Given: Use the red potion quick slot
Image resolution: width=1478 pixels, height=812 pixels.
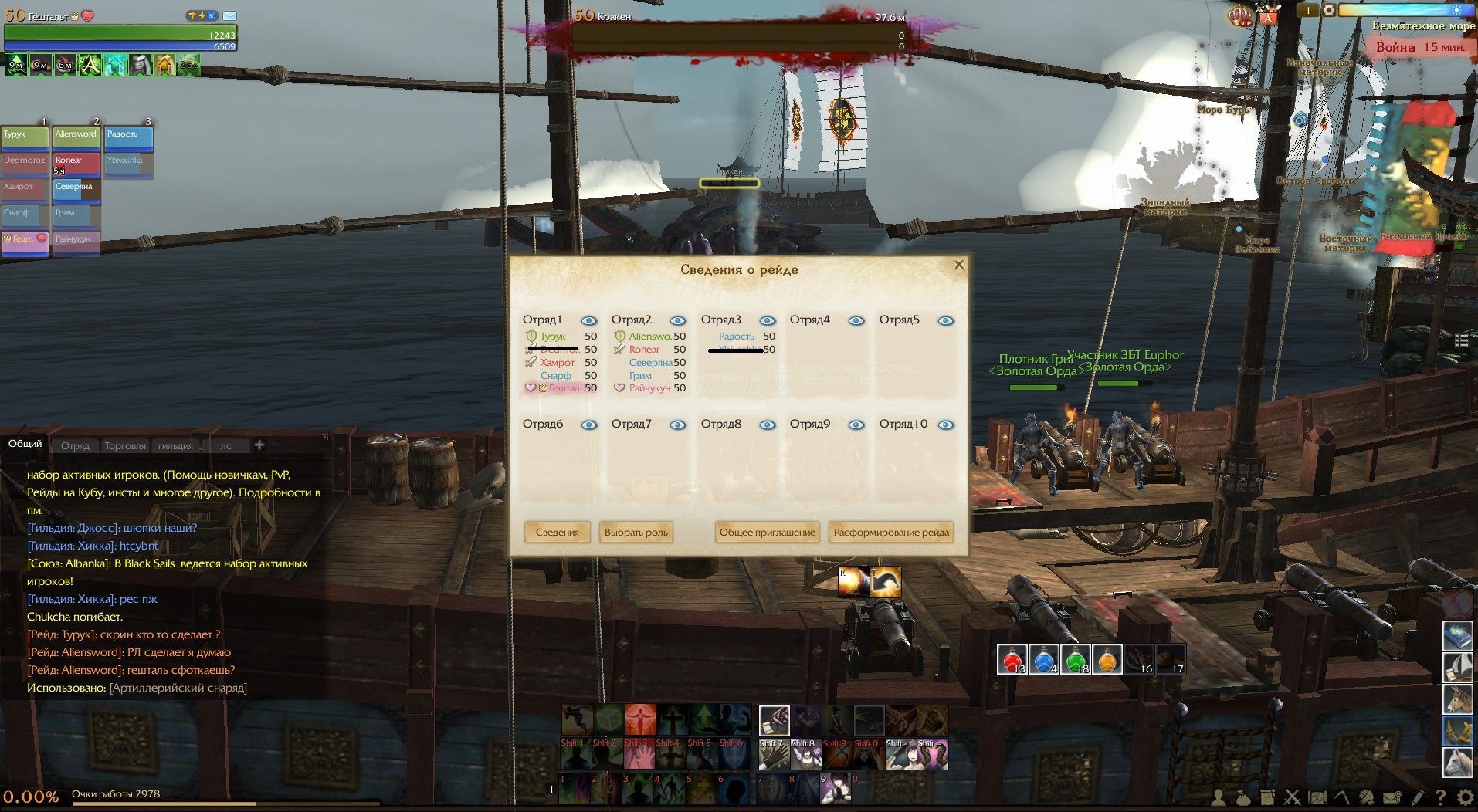Looking at the screenshot, I should click(x=1012, y=660).
